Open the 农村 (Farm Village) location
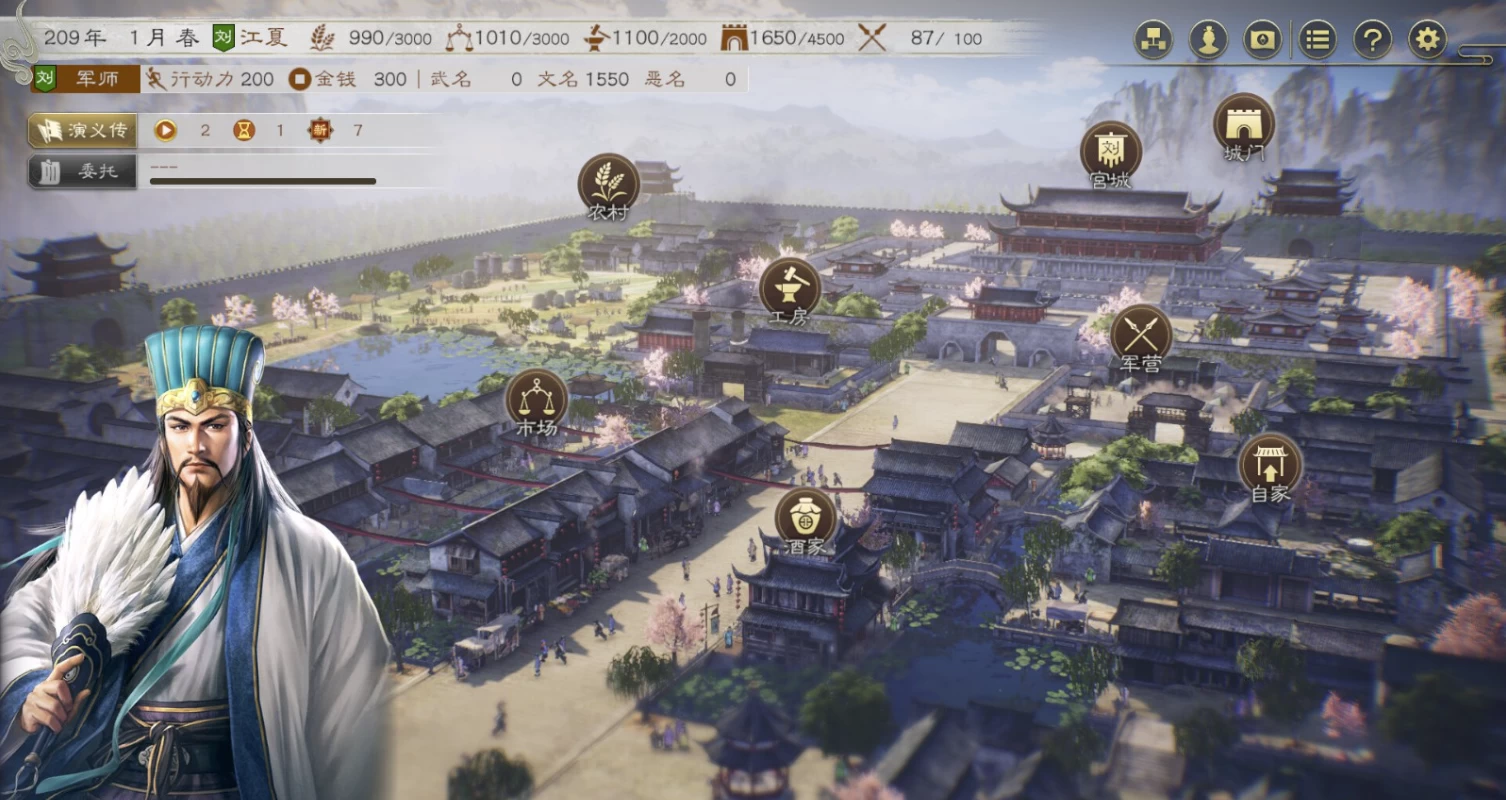Image resolution: width=1506 pixels, height=800 pixels. pos(608,184)
